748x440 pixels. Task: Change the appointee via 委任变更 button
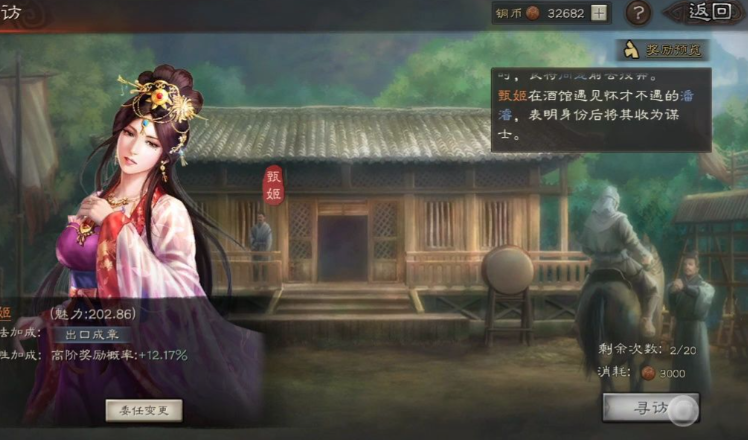[x=144, y=409]
